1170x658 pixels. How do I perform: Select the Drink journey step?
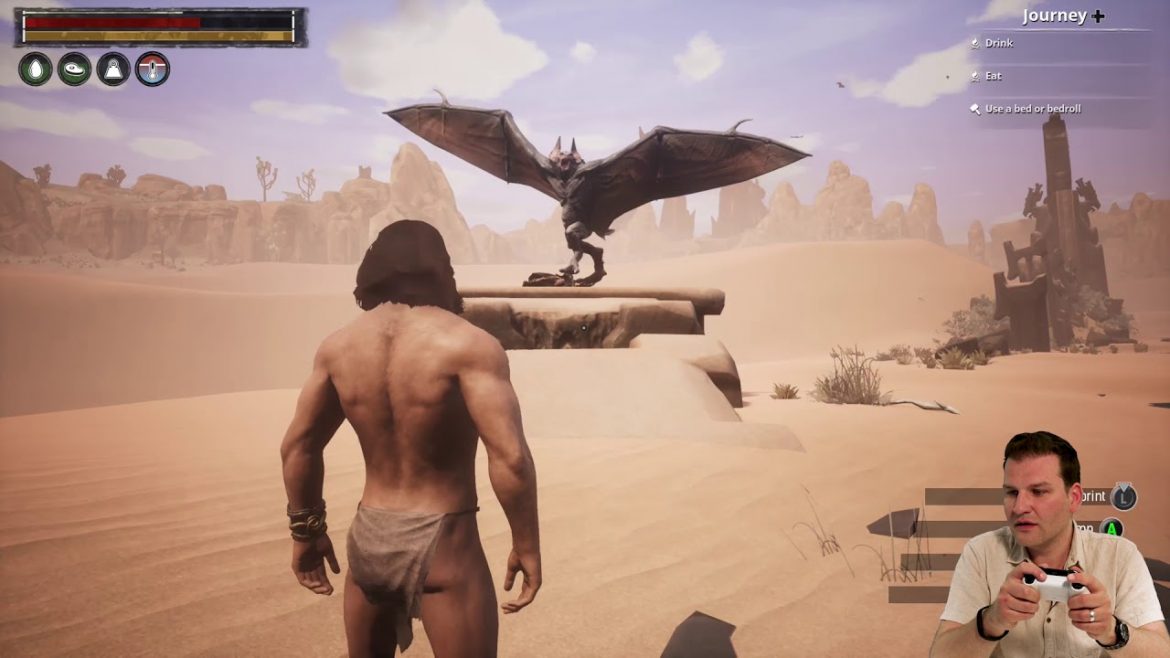pos(998,43)
